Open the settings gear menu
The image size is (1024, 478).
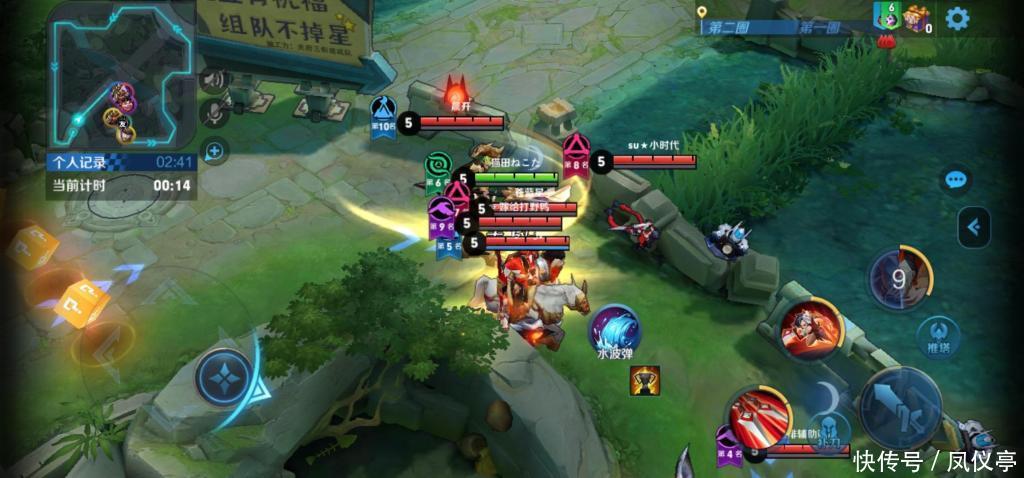[957, 18]
